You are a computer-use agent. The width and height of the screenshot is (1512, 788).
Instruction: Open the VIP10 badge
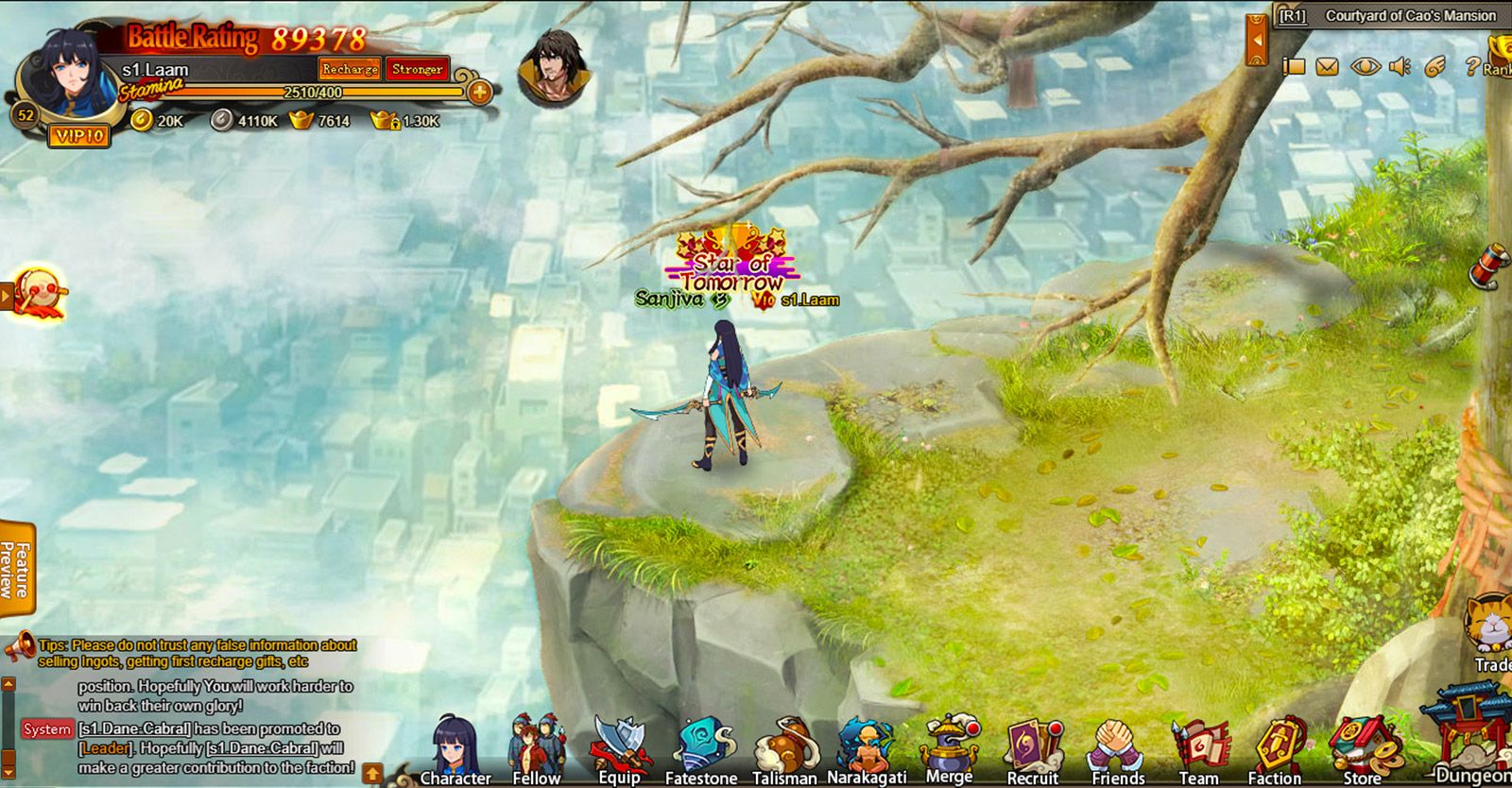[x=79, y=136]
